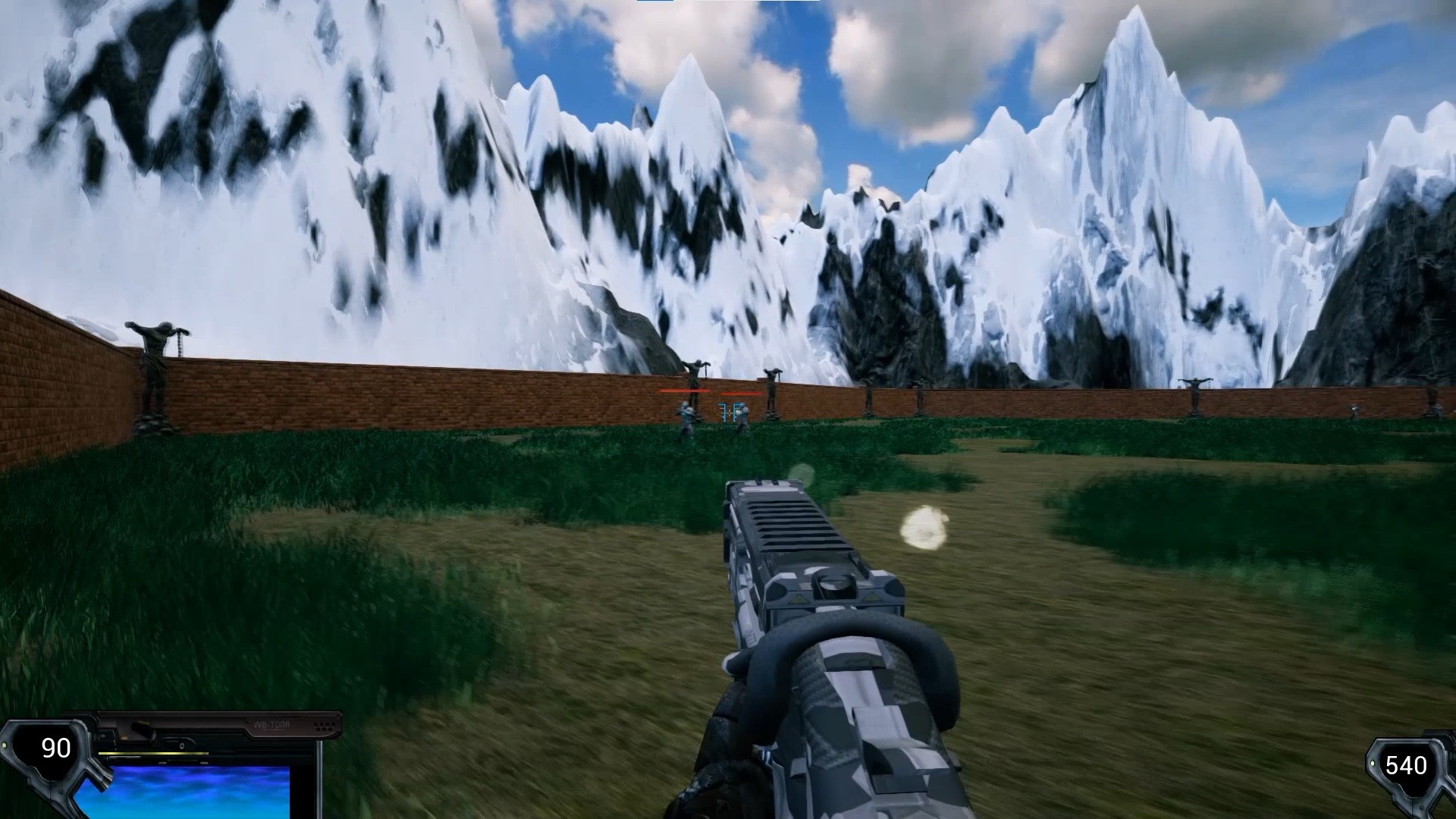Click the green indicator dot on the health frame

tap(6, 745)
